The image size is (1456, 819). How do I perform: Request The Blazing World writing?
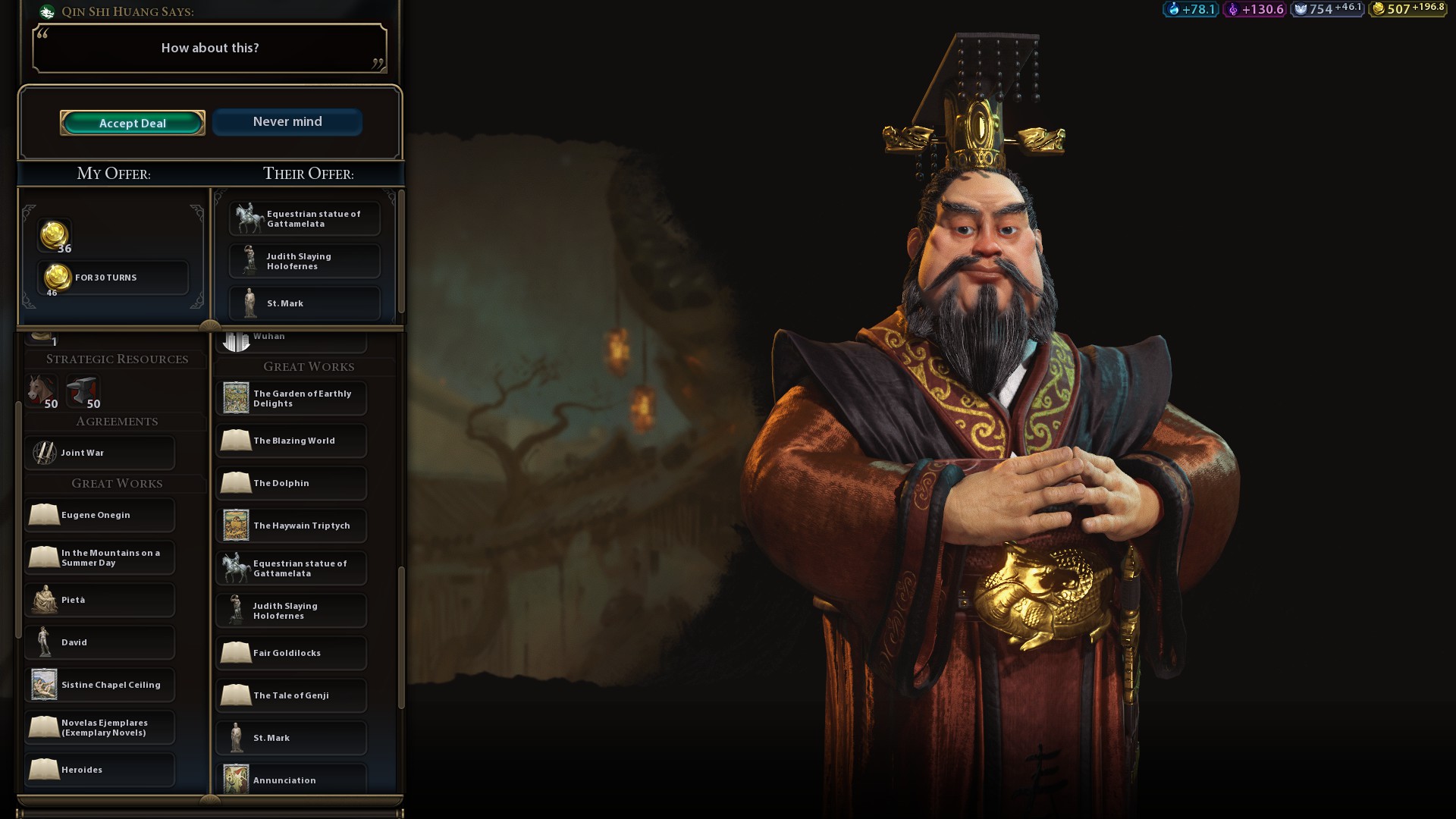tap(291, 441)
